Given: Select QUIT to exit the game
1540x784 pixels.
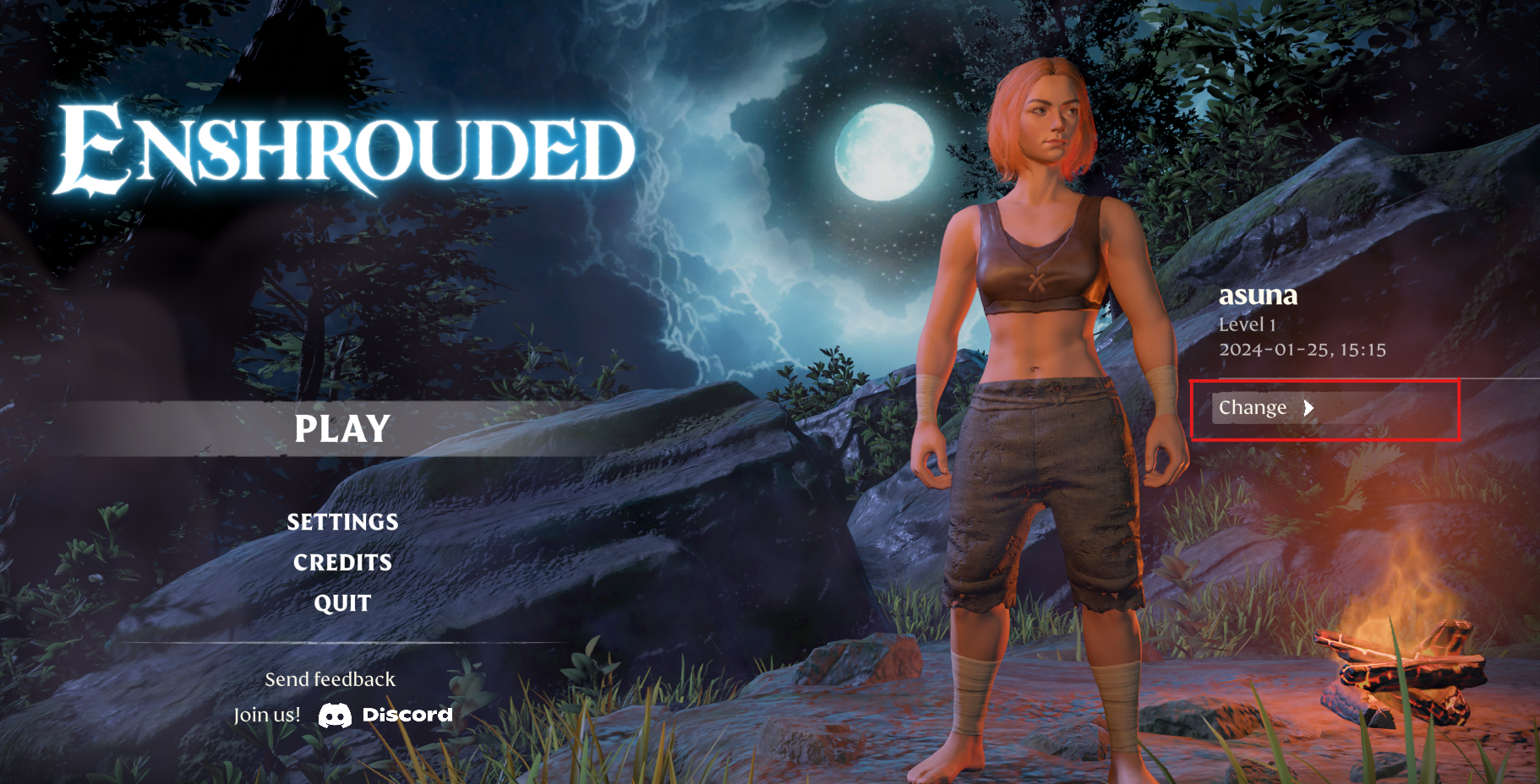Looking at the screenshot, I should point(341,602).
